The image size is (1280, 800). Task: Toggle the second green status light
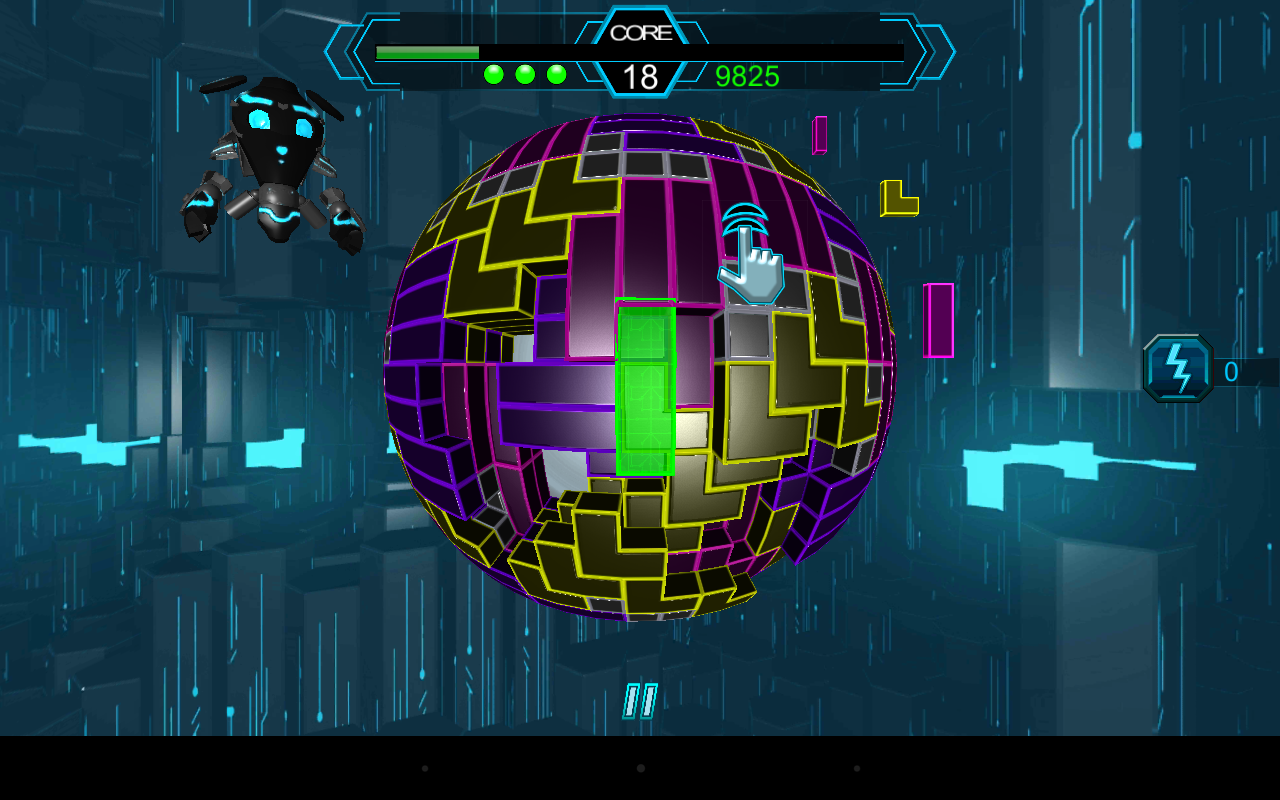pos(523,72)
